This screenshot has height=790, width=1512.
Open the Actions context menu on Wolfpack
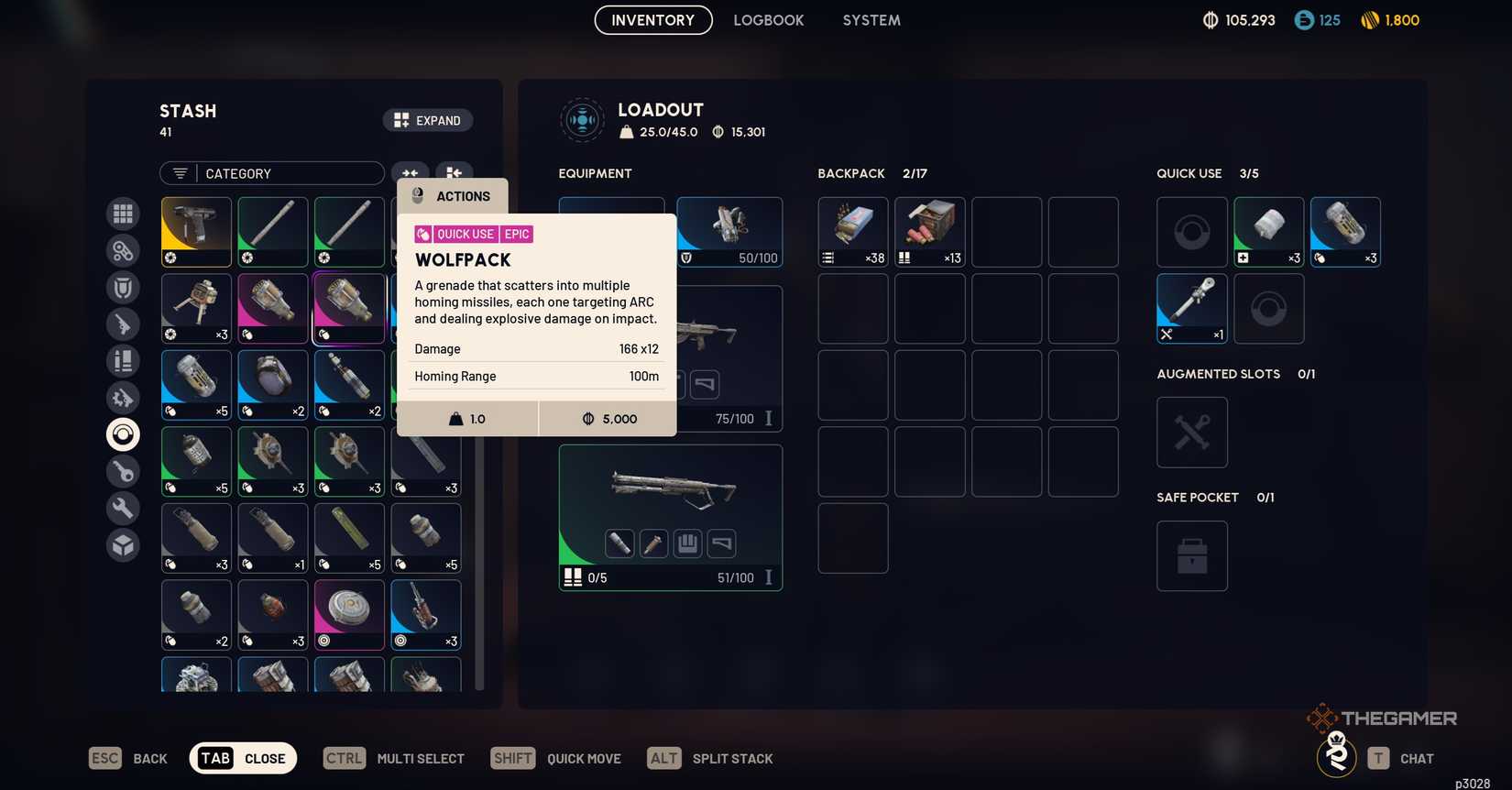452,195
